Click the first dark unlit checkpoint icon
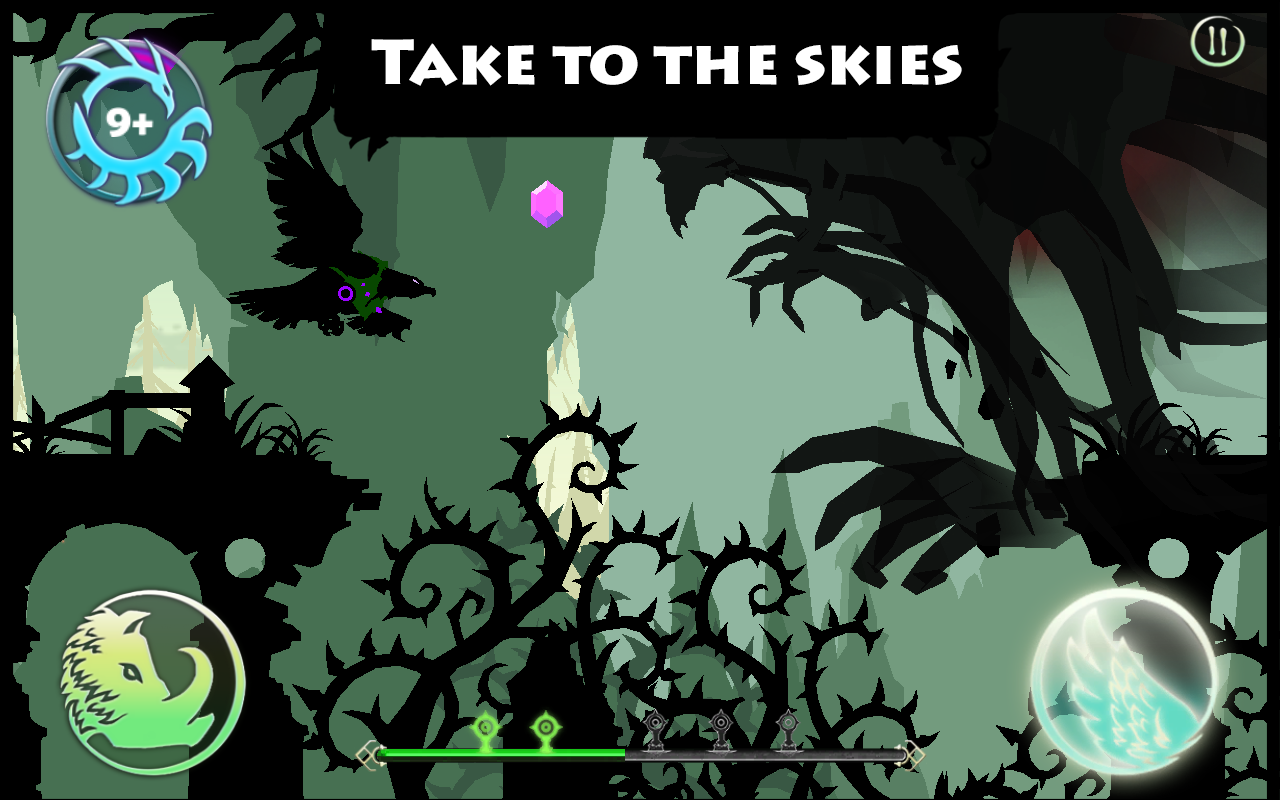Viewport: 1280px width, 800px height. [x=655, y=725]
